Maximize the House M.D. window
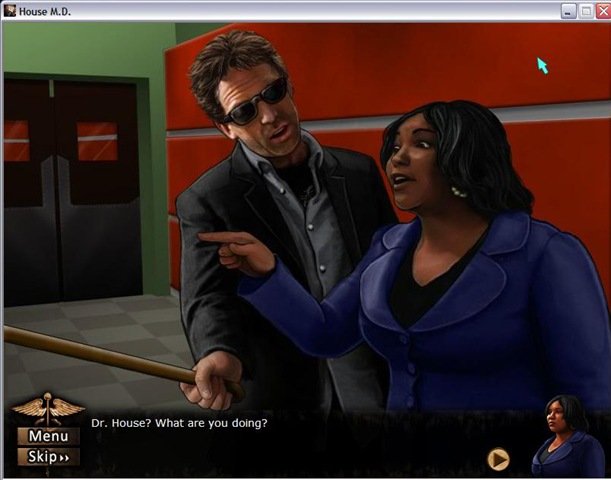Screen dimensions: 611x480 584,10
